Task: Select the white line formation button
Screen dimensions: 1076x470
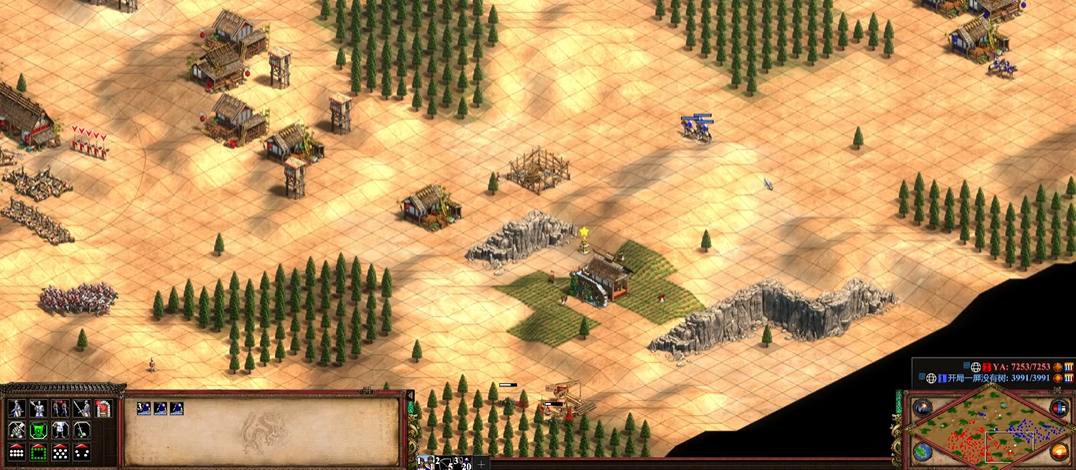Action: point(17,452)
